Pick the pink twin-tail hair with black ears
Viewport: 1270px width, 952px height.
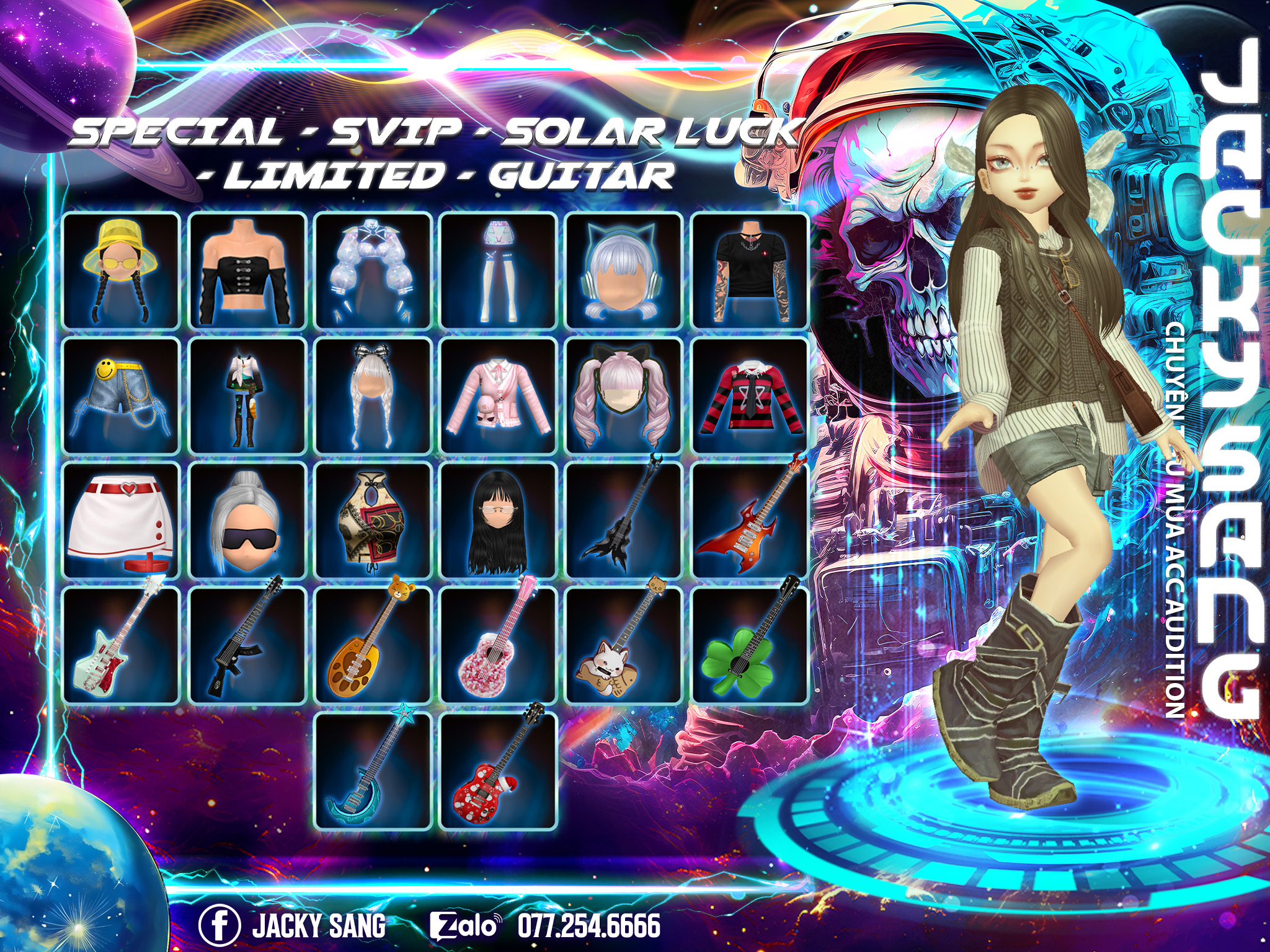tap(624, 395)
